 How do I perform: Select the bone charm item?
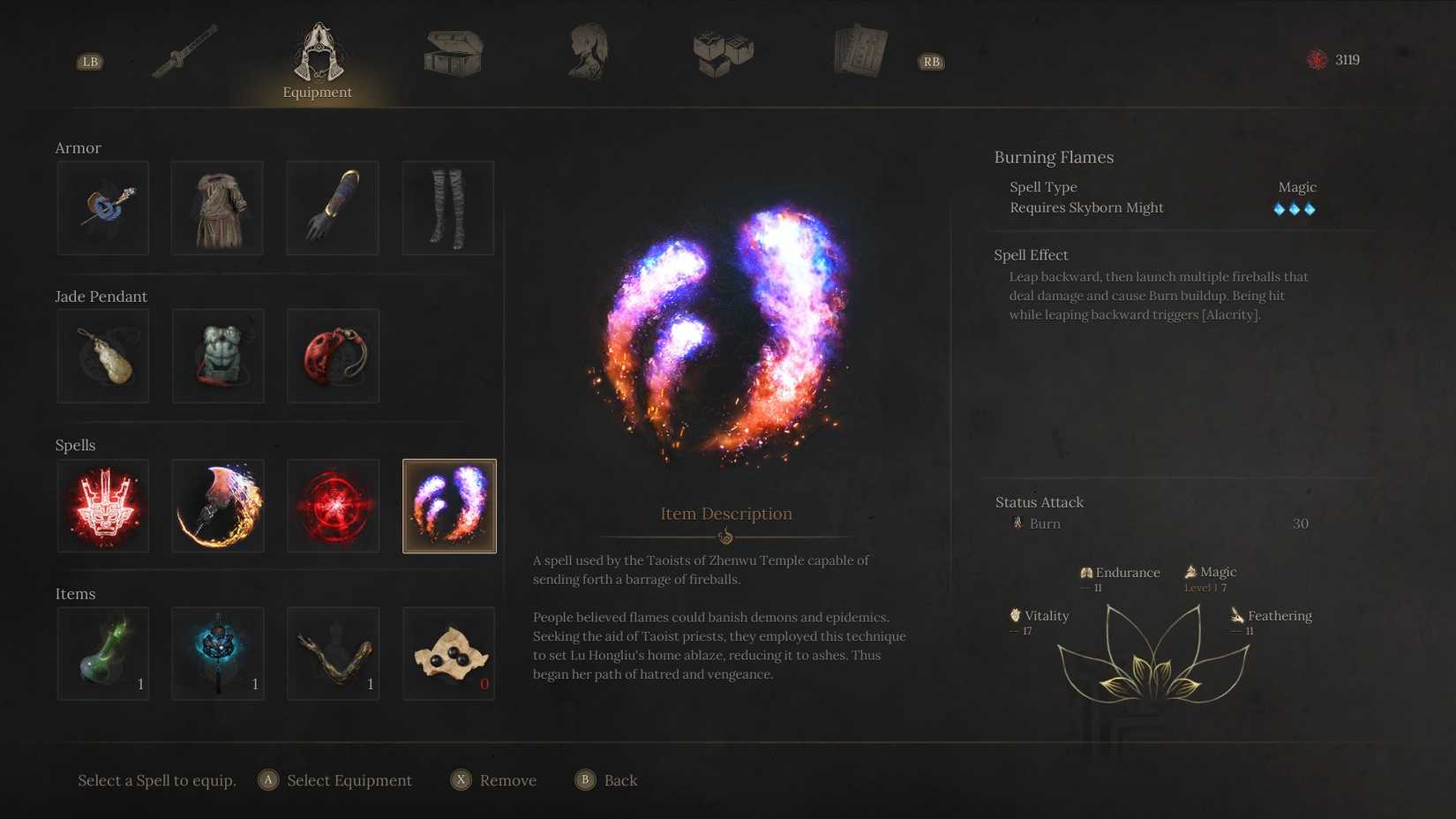point(333,653)
